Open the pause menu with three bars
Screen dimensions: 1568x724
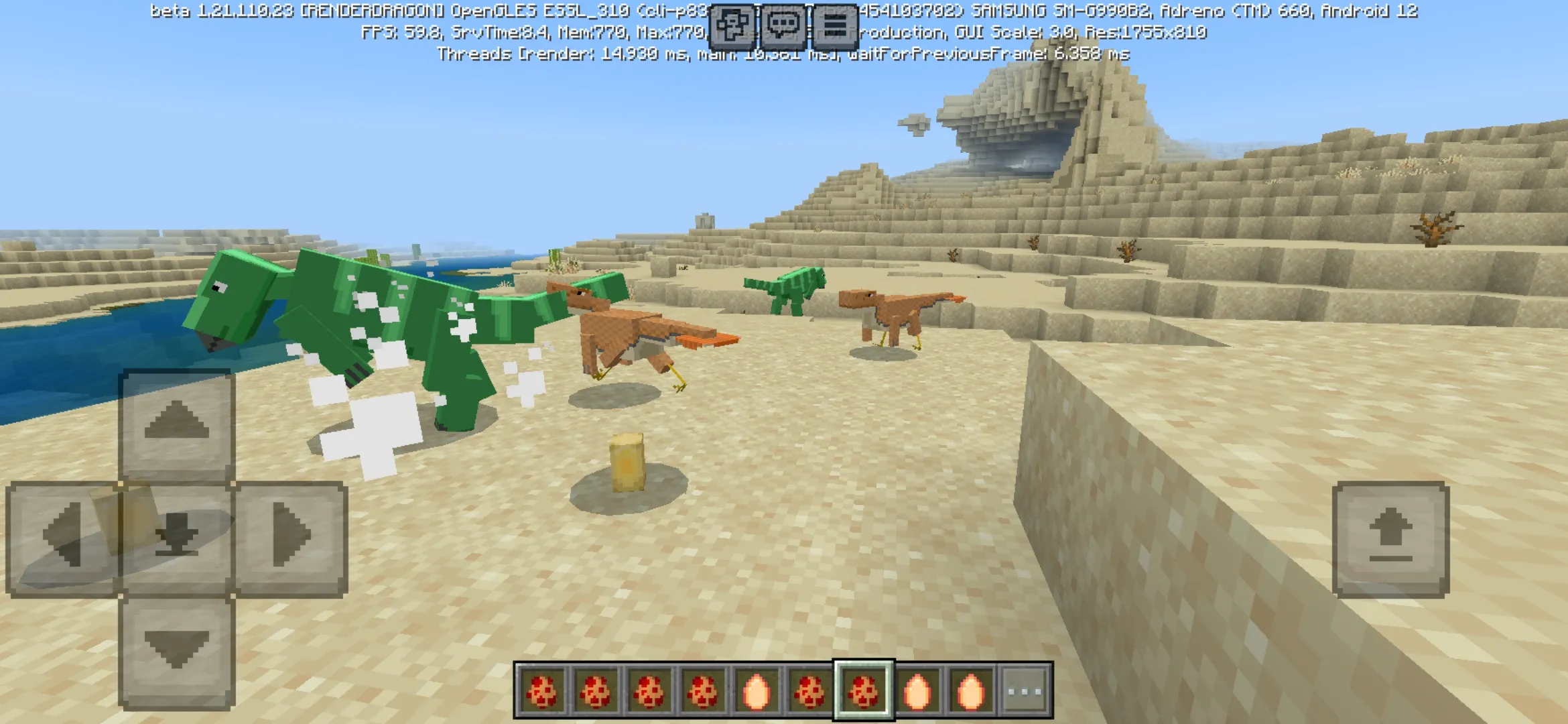pyautogui.click(x=834, y=26)
